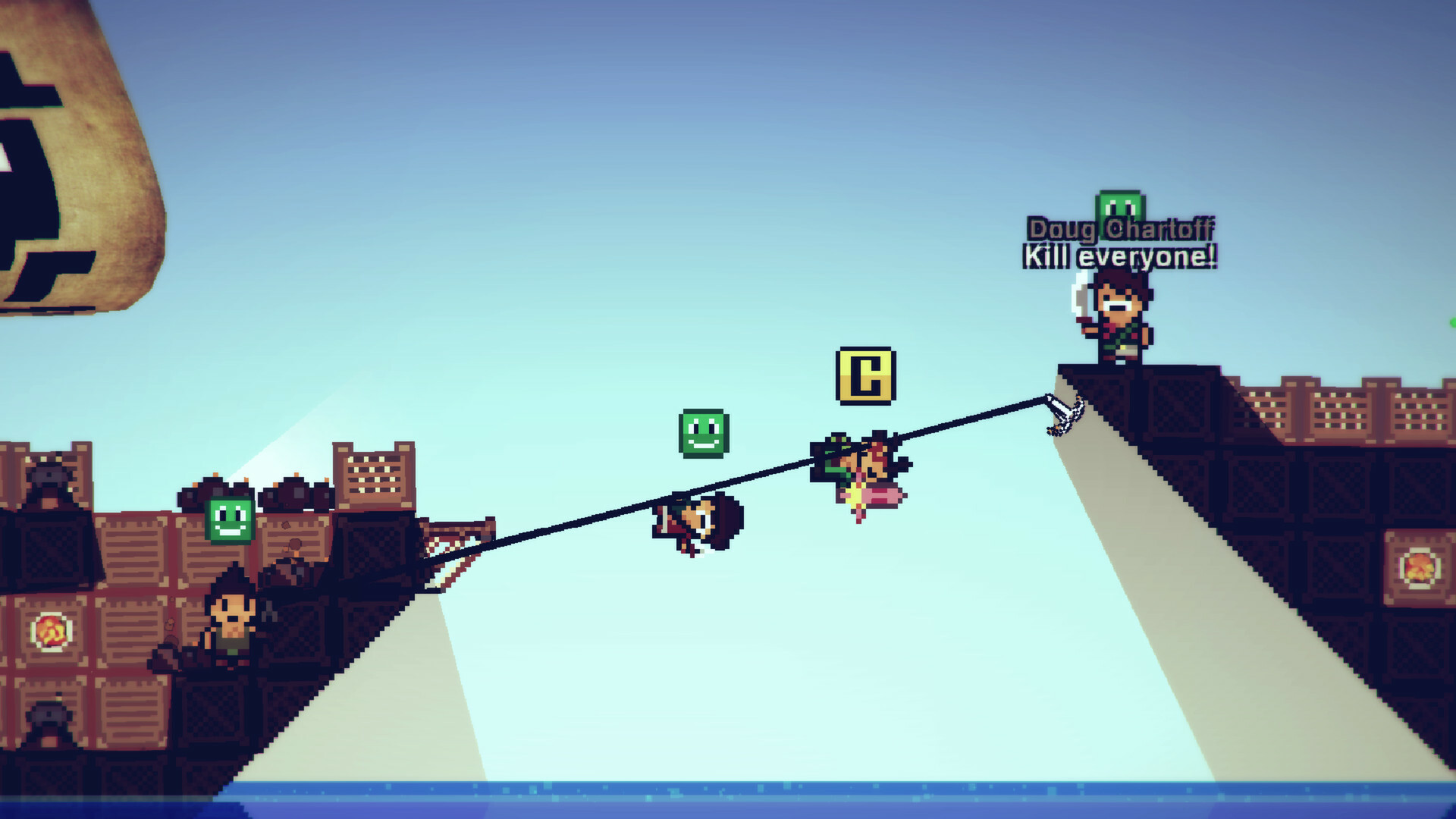Select the floating green smiley in mid-air
1456x819 pixels.
705,433
